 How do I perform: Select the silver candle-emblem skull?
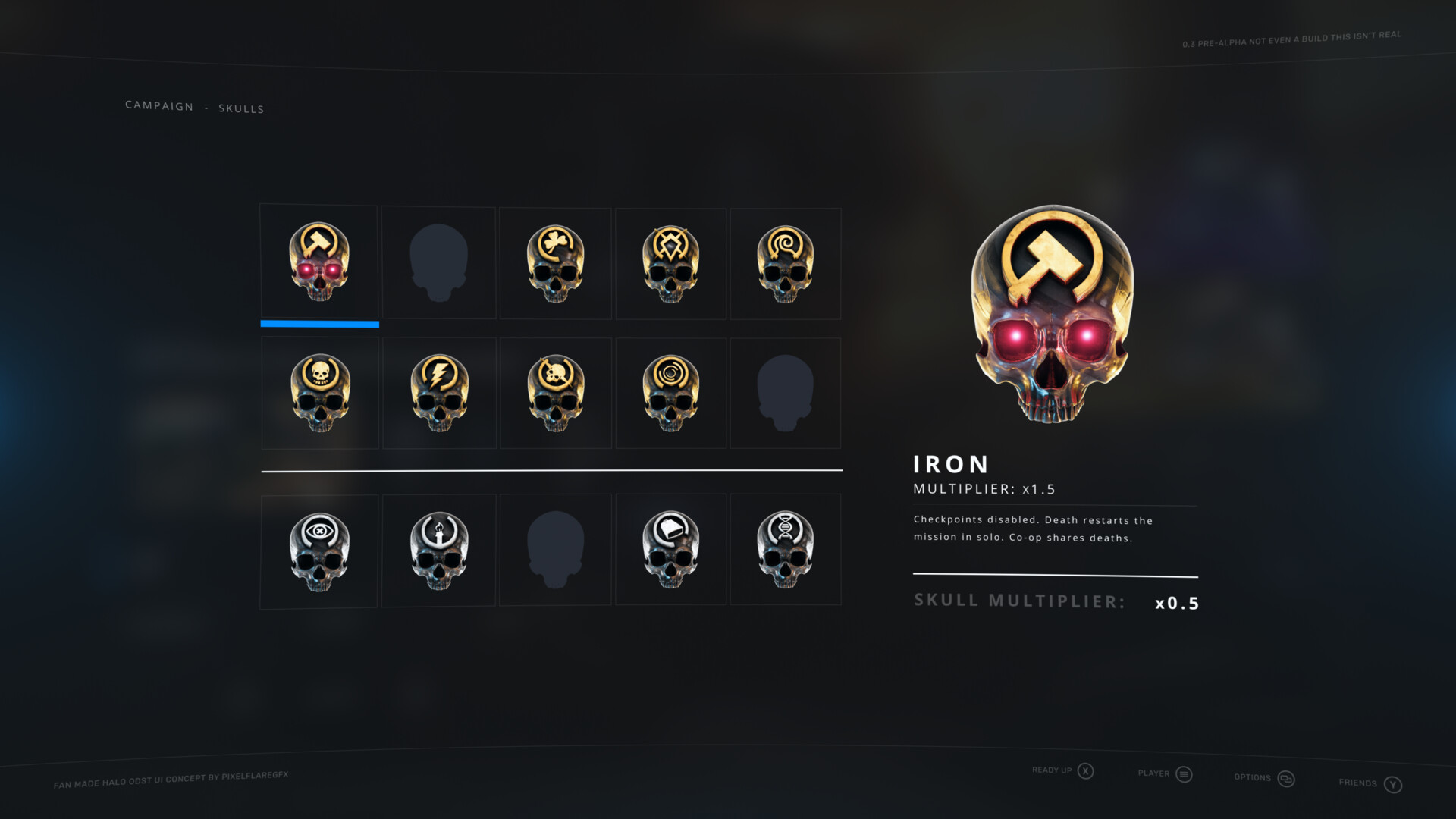[438, 551]
